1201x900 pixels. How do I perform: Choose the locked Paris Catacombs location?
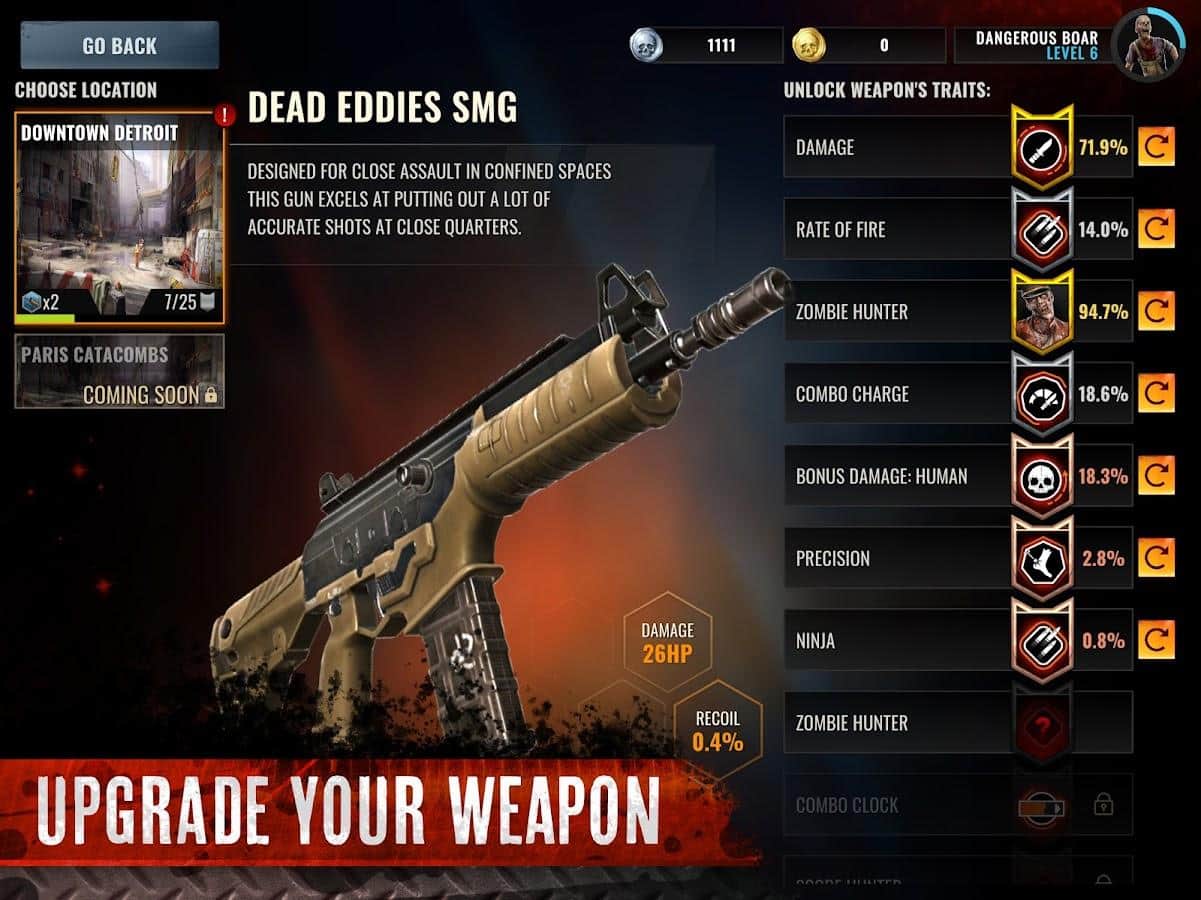119,372
